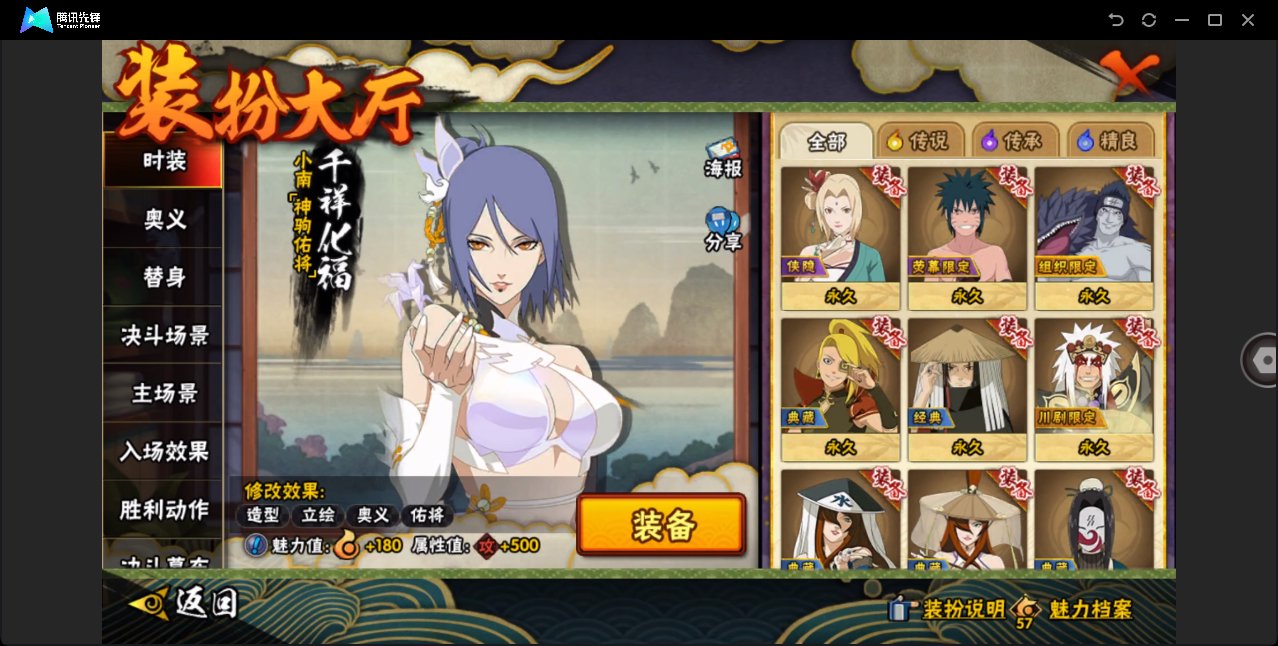Screen dimensions: 1278x646
Task: Open the 魅力档案 charm archive
Action: click(x=1075, y=609)
